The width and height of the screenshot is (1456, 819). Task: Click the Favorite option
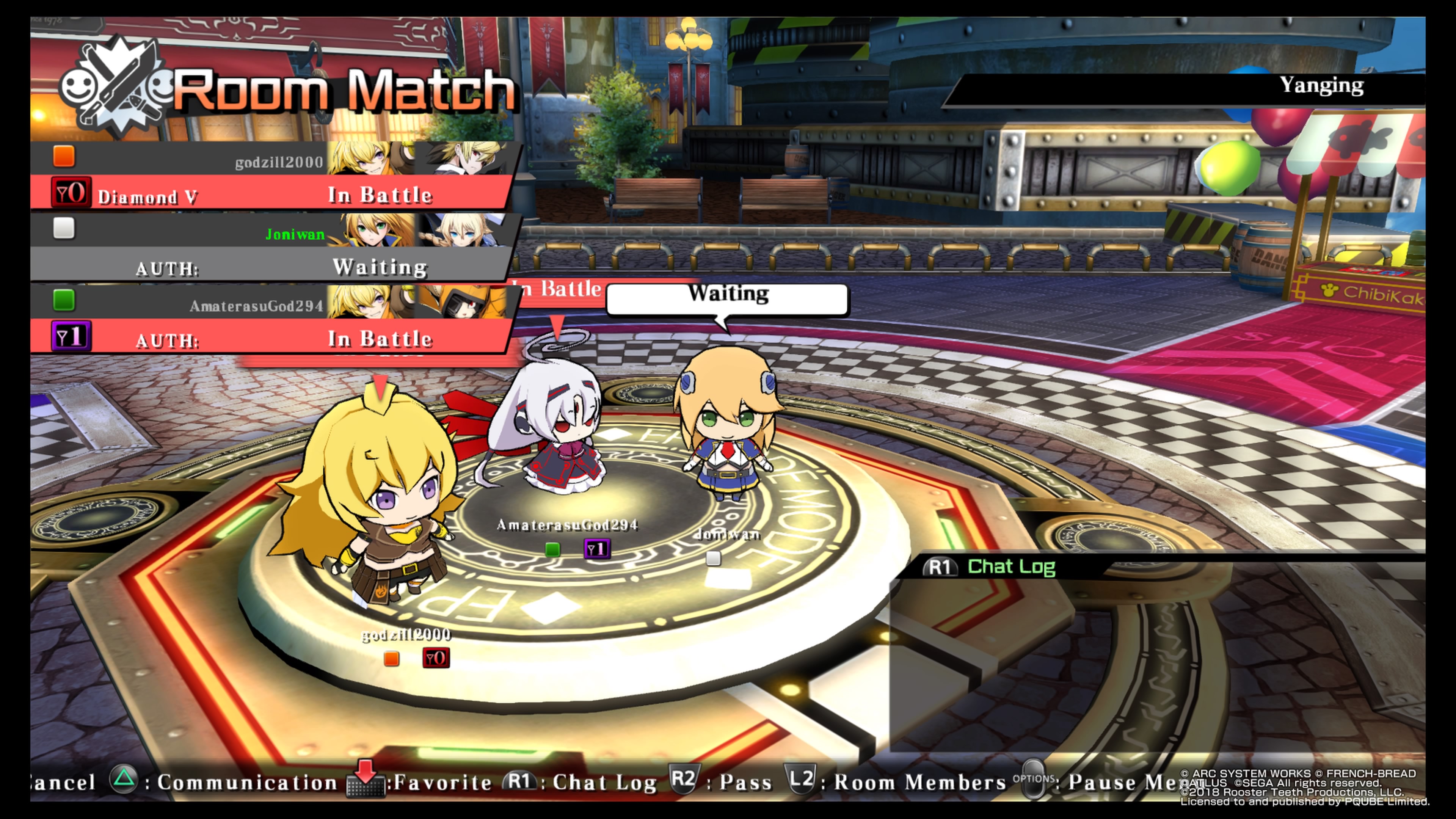tap(421, 782)
